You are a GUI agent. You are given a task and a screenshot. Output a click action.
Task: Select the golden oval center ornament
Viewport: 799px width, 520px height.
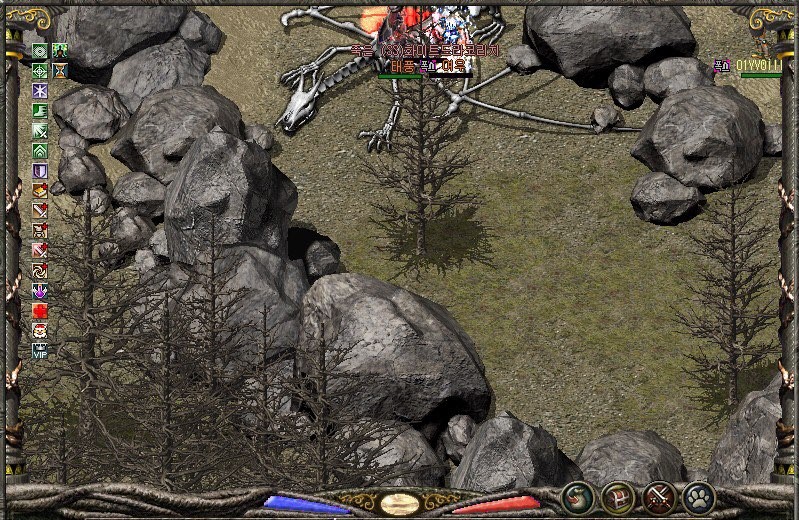[x=400, y=503]
